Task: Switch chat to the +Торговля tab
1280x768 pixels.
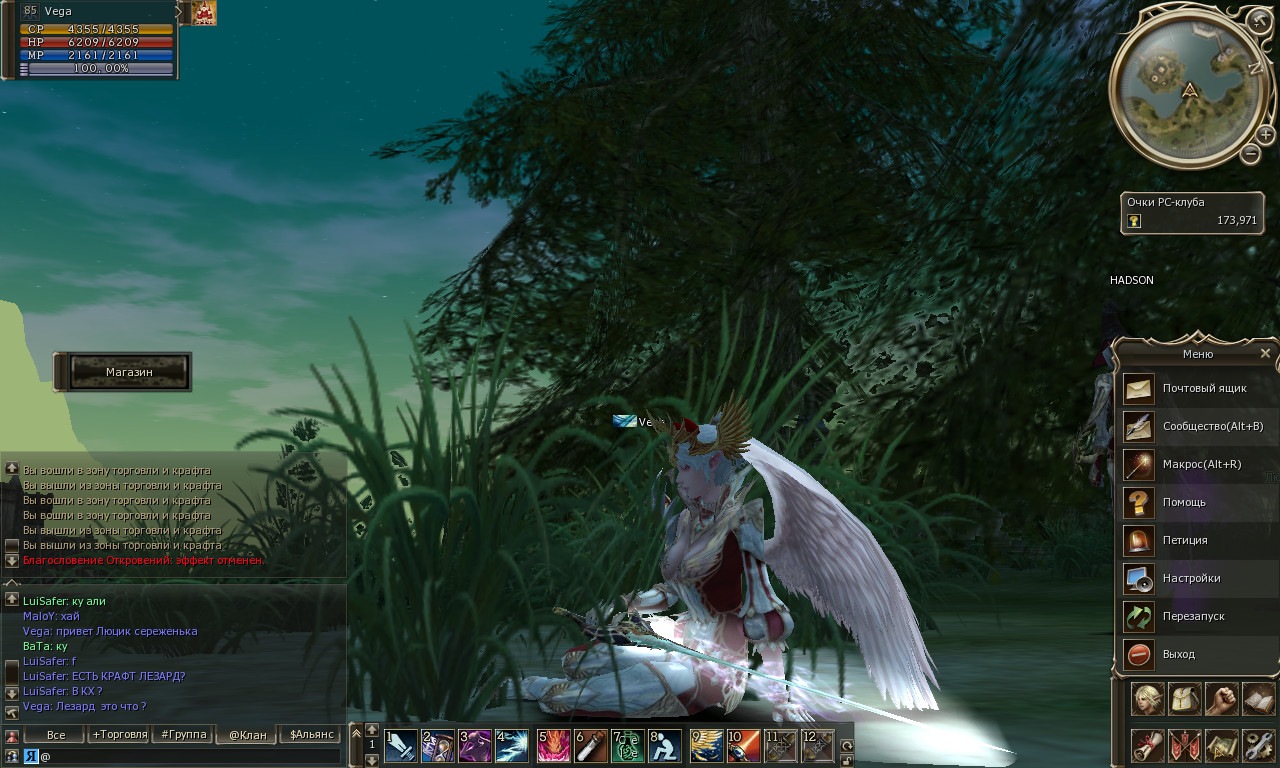Action: (x=120, y=735)
